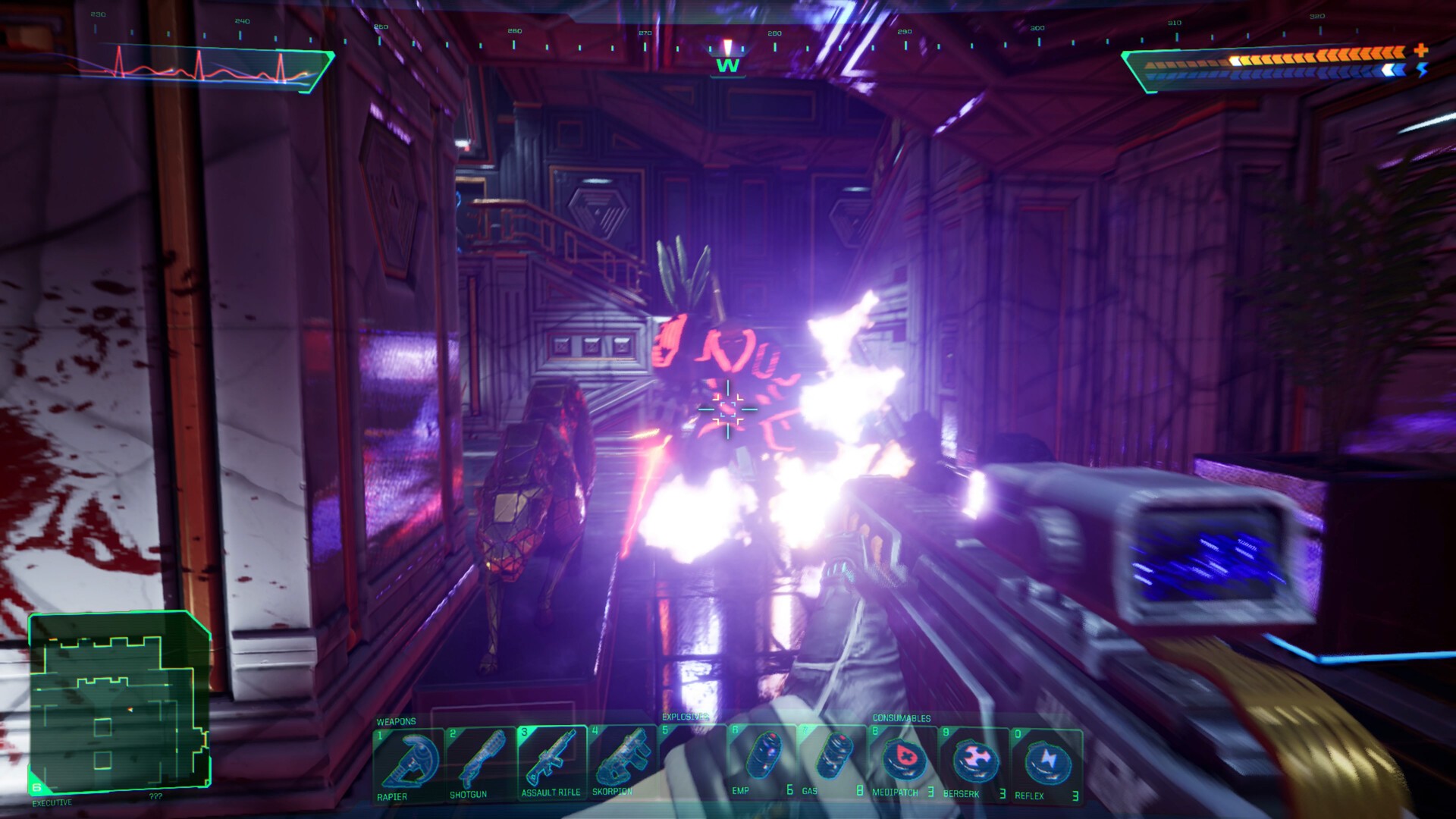Select the Rapier in weapon slot 1
The image size is (1456, 819).
[409, 758]
